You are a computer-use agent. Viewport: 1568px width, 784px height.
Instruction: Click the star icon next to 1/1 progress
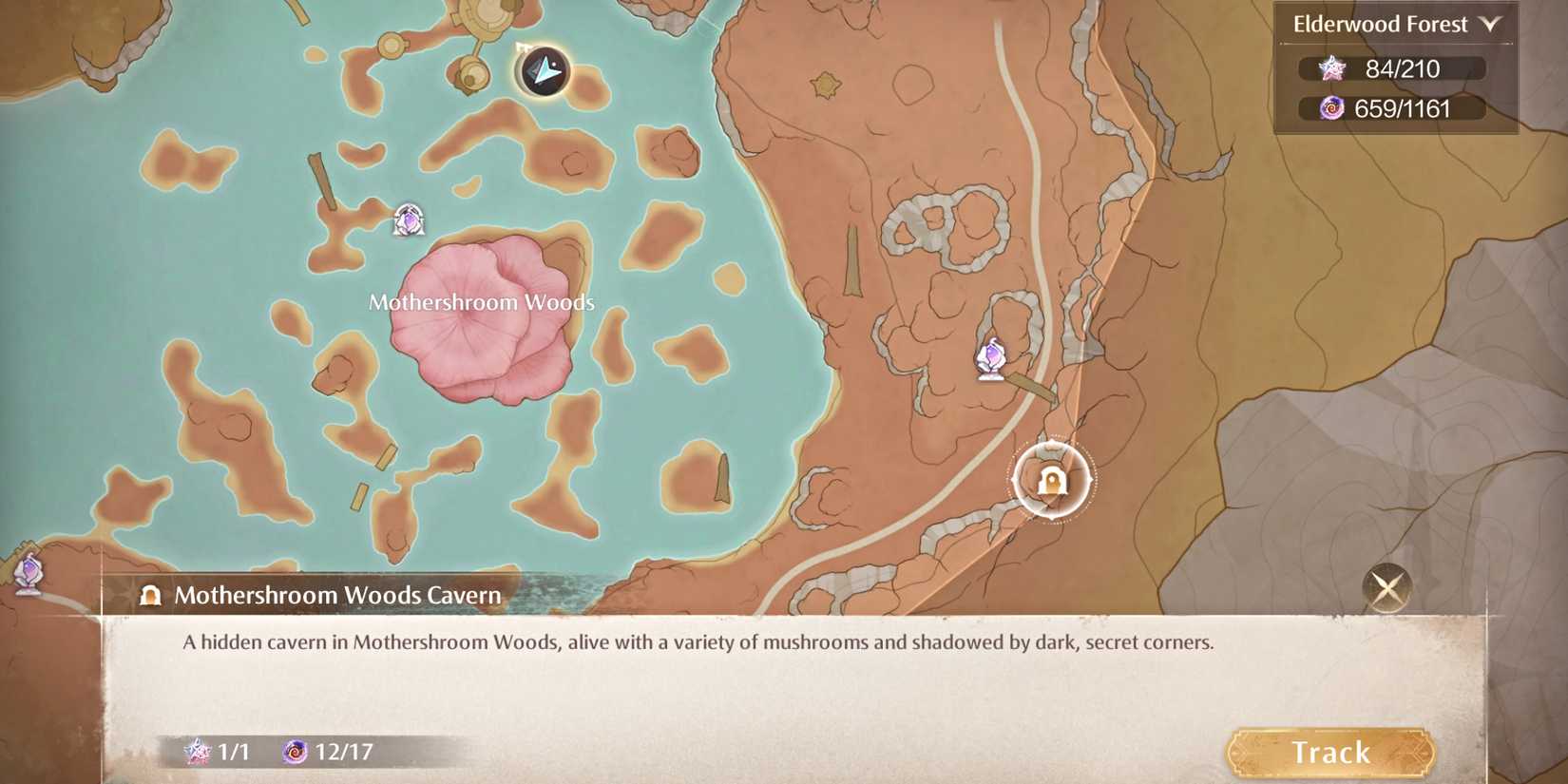pos(197,753)
